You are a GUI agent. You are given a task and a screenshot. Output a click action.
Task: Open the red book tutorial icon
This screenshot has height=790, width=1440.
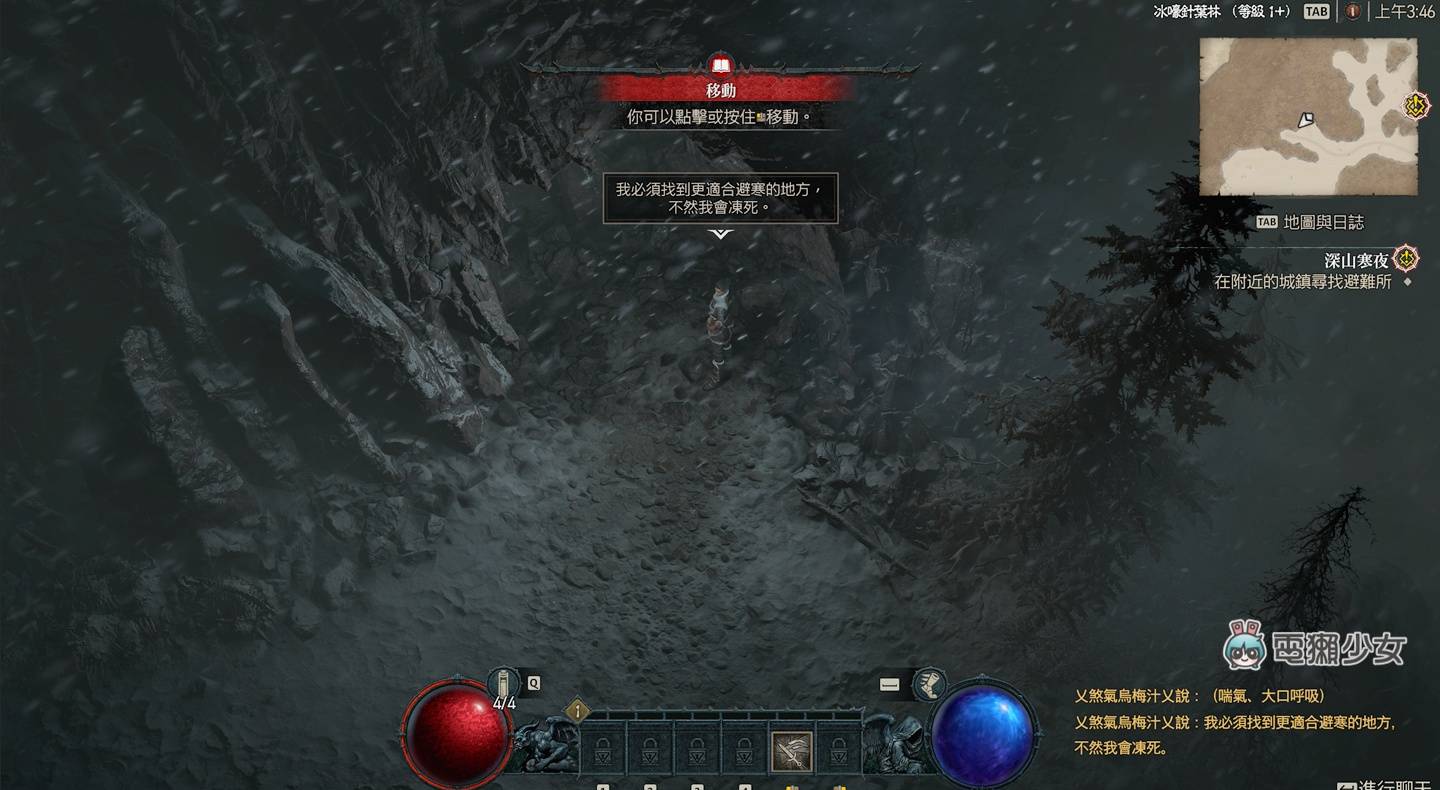pyautogui.click(x=720, y=67)
